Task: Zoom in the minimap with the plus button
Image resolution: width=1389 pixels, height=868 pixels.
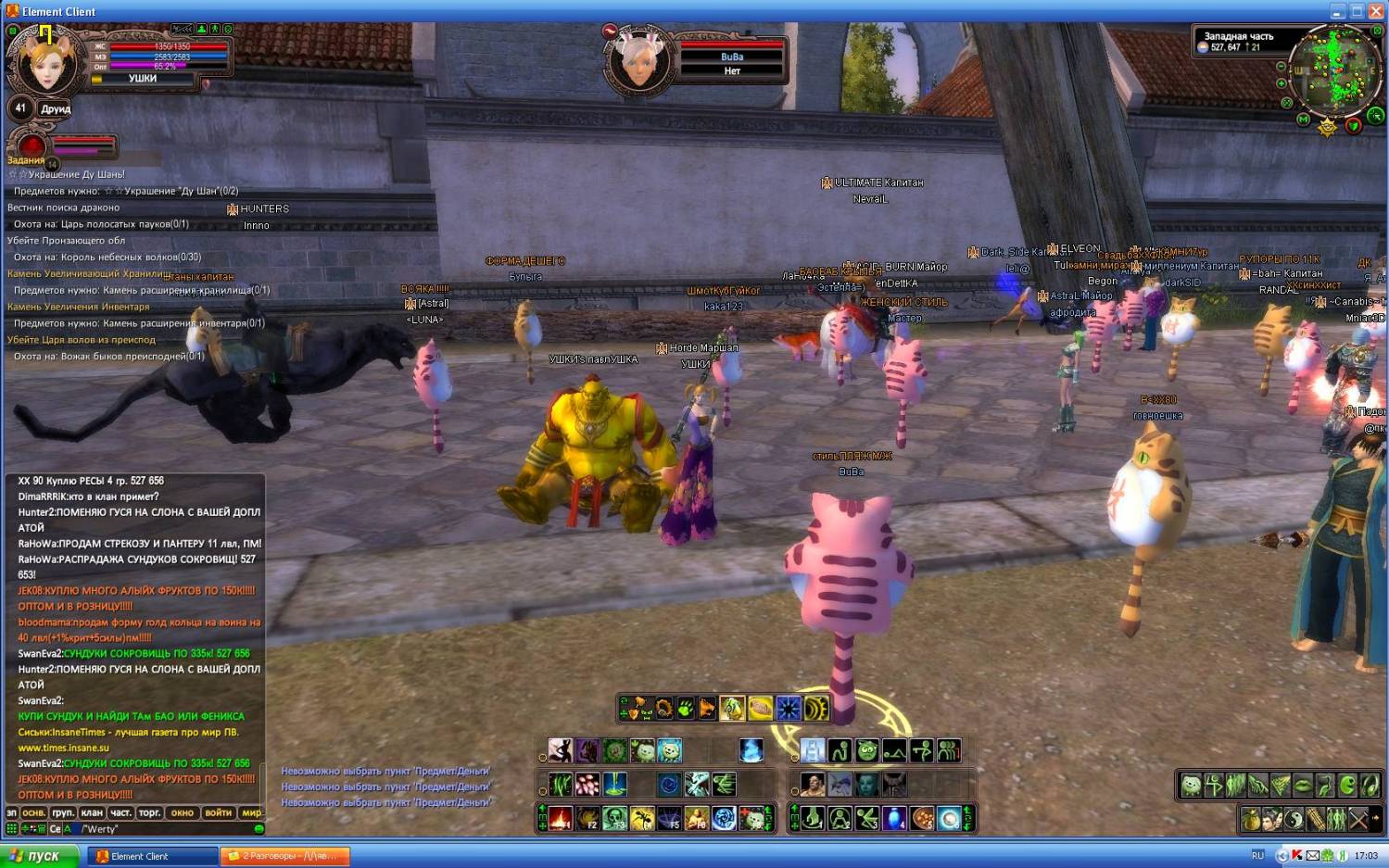Action: 1282,83
